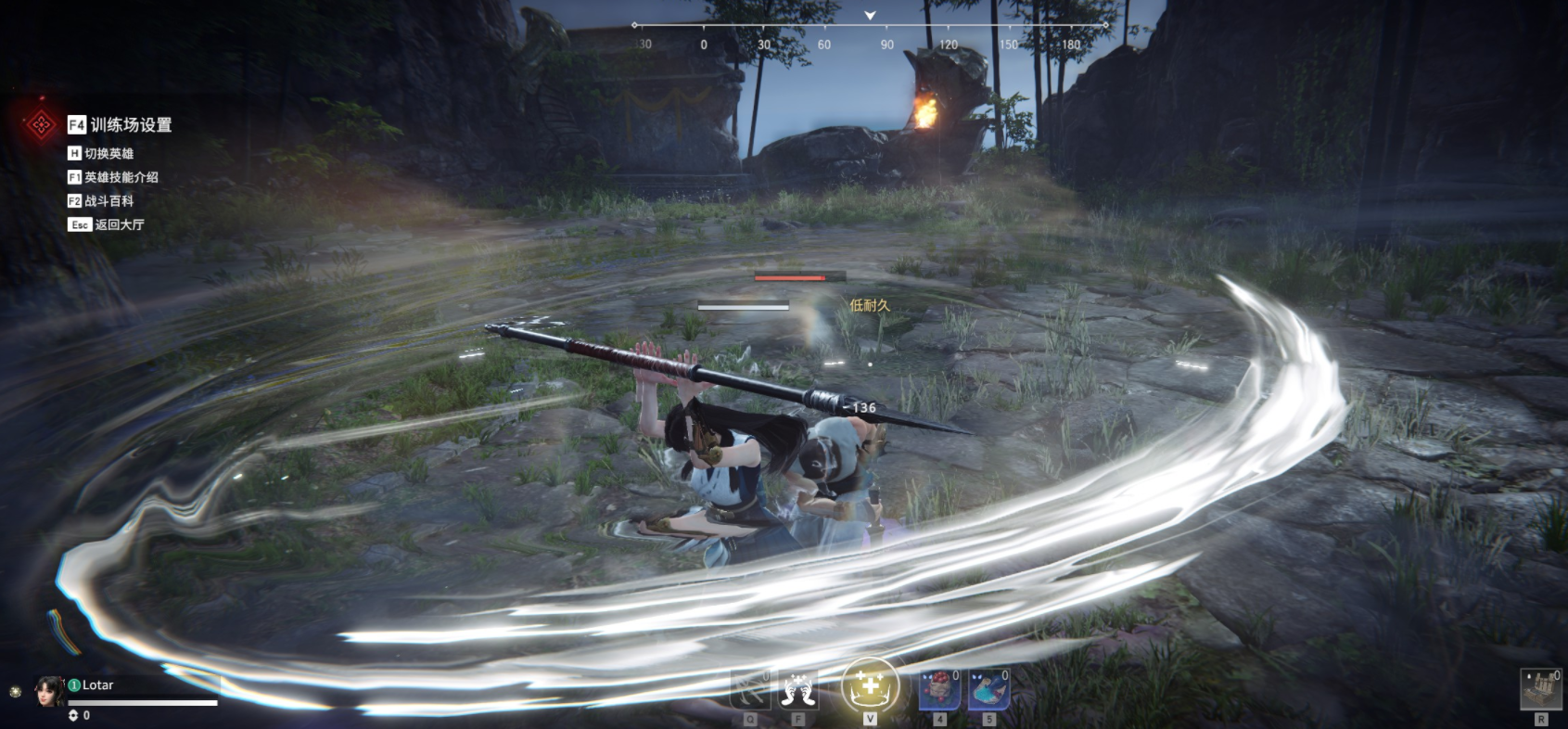Screen dimensions: 1568x729
Task: Select the wooden repair kit slot
Action: [1540, 689]
